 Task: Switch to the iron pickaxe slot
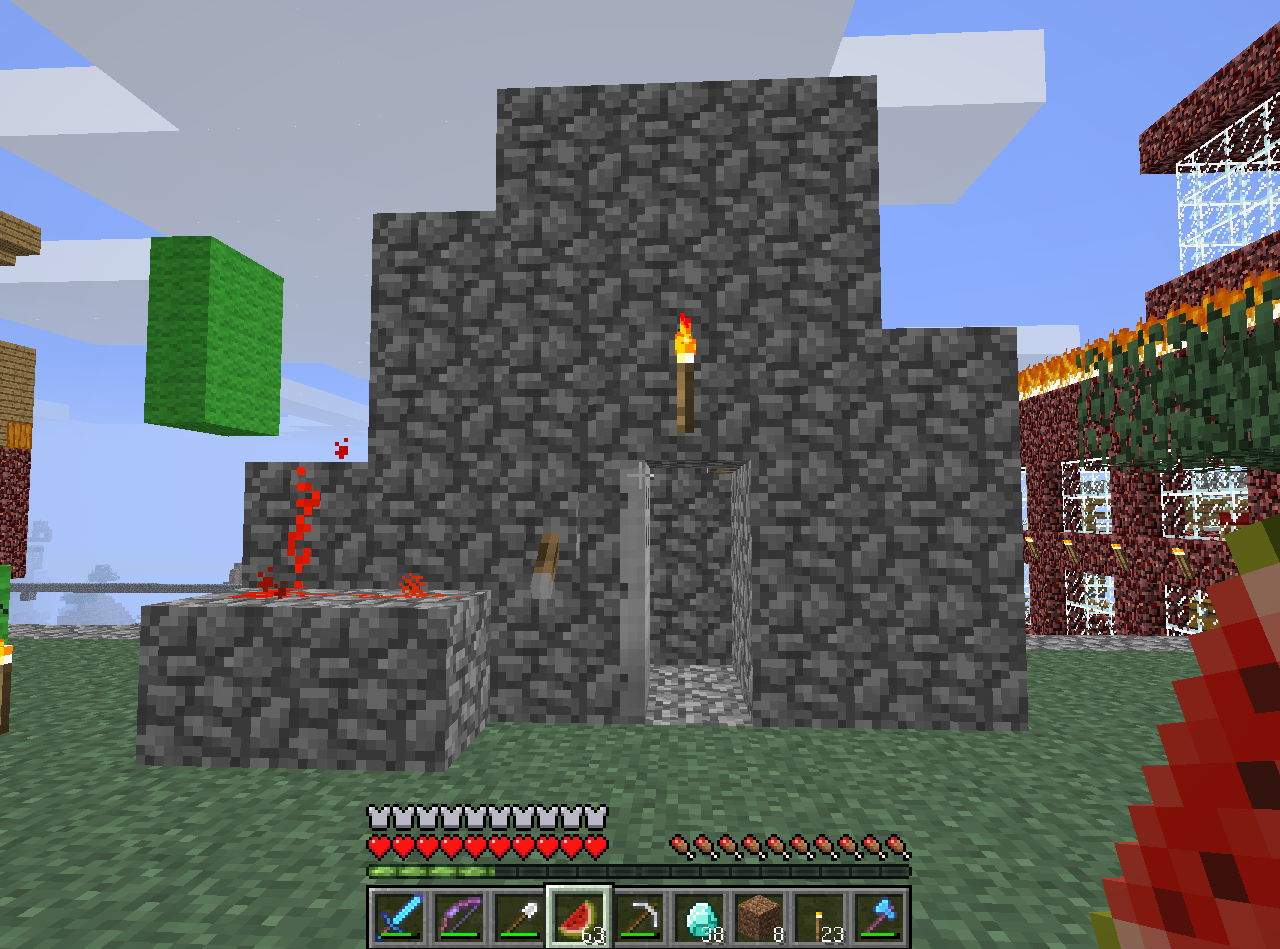639,916
